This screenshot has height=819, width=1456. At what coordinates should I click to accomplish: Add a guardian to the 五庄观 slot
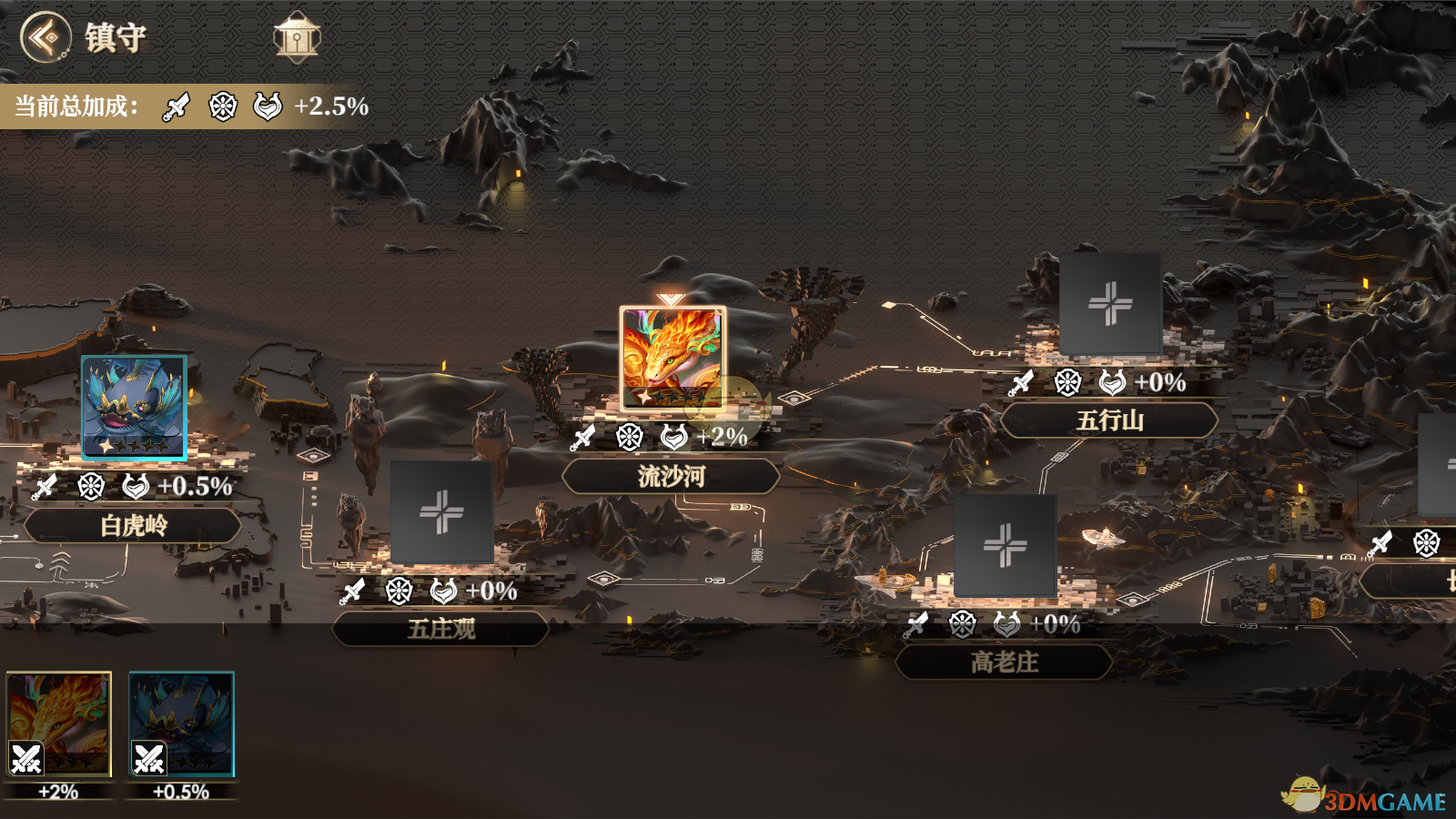(x=441, y=511)
